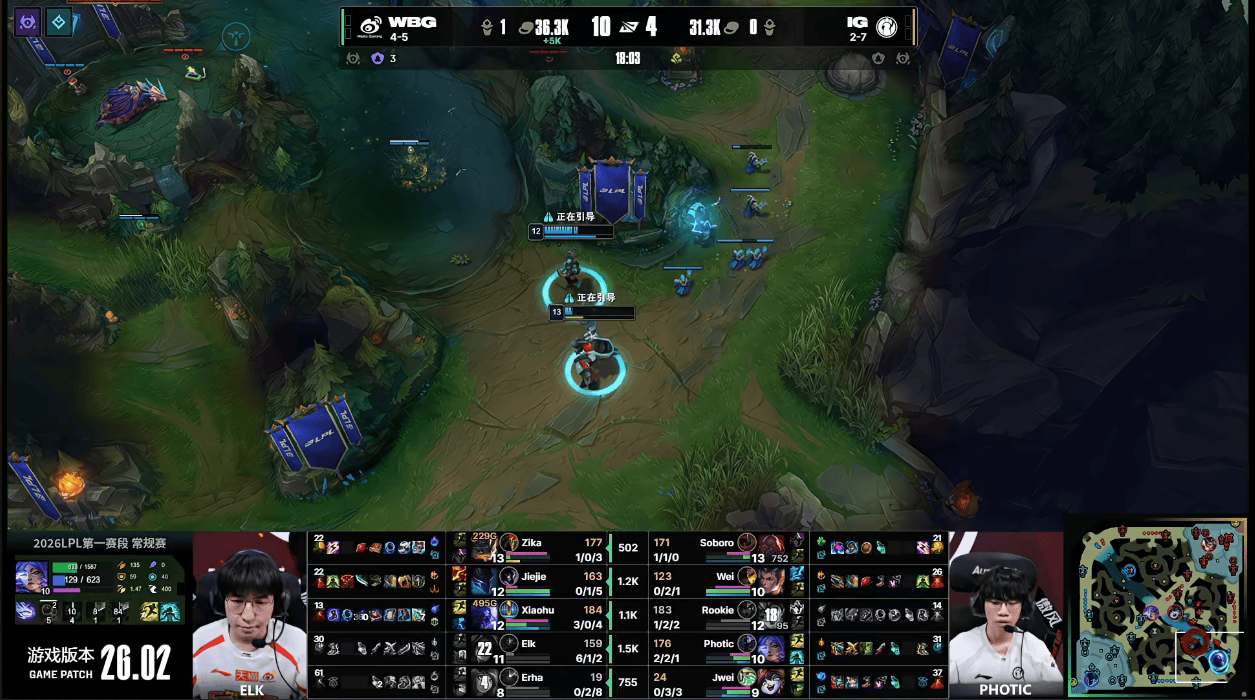The height and width of the screenshot is (700, 1255).
Task: Click the WBG team logo
Action: tap(371, 27)
